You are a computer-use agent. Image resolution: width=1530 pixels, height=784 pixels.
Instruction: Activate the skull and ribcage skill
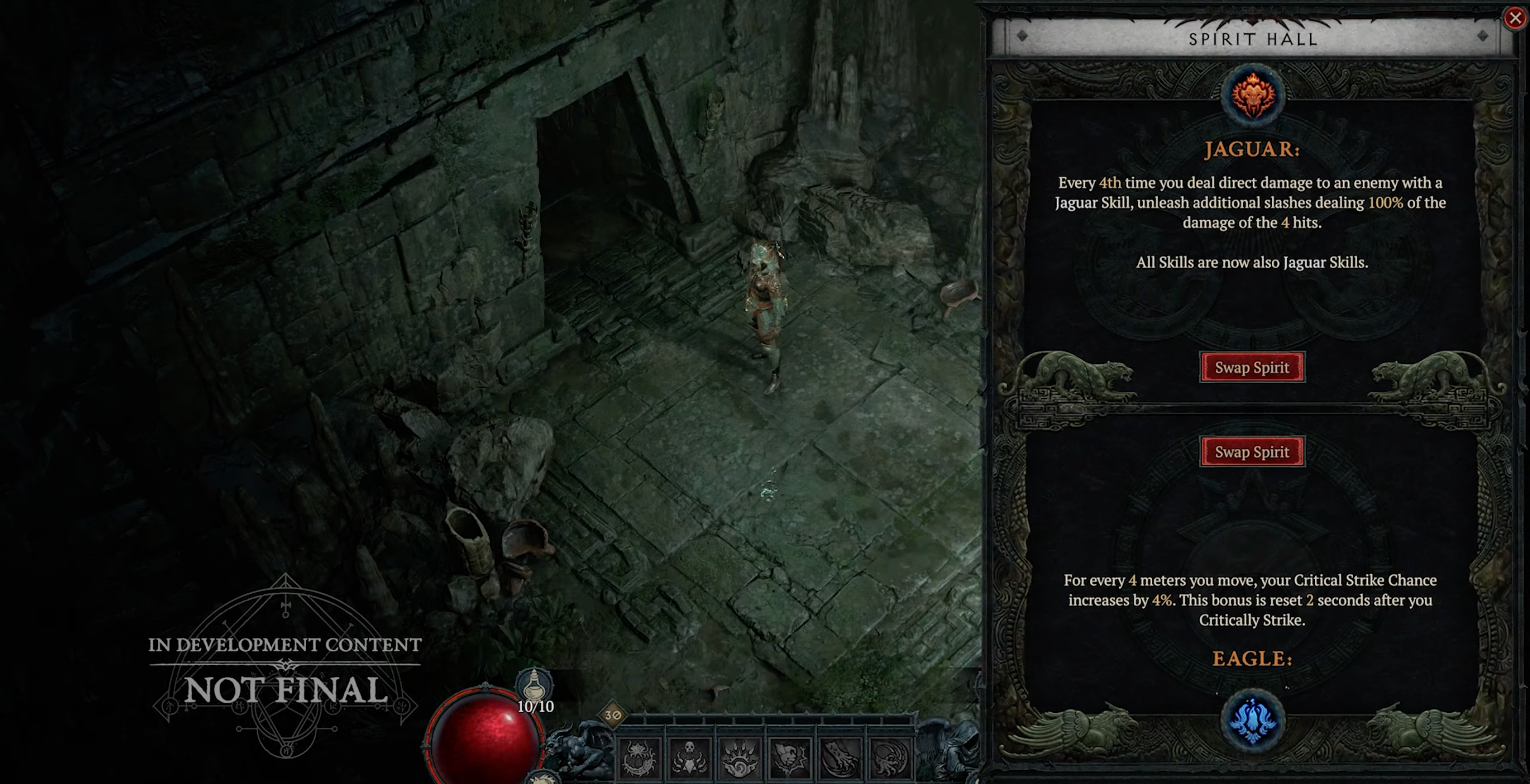click(690, 758)
